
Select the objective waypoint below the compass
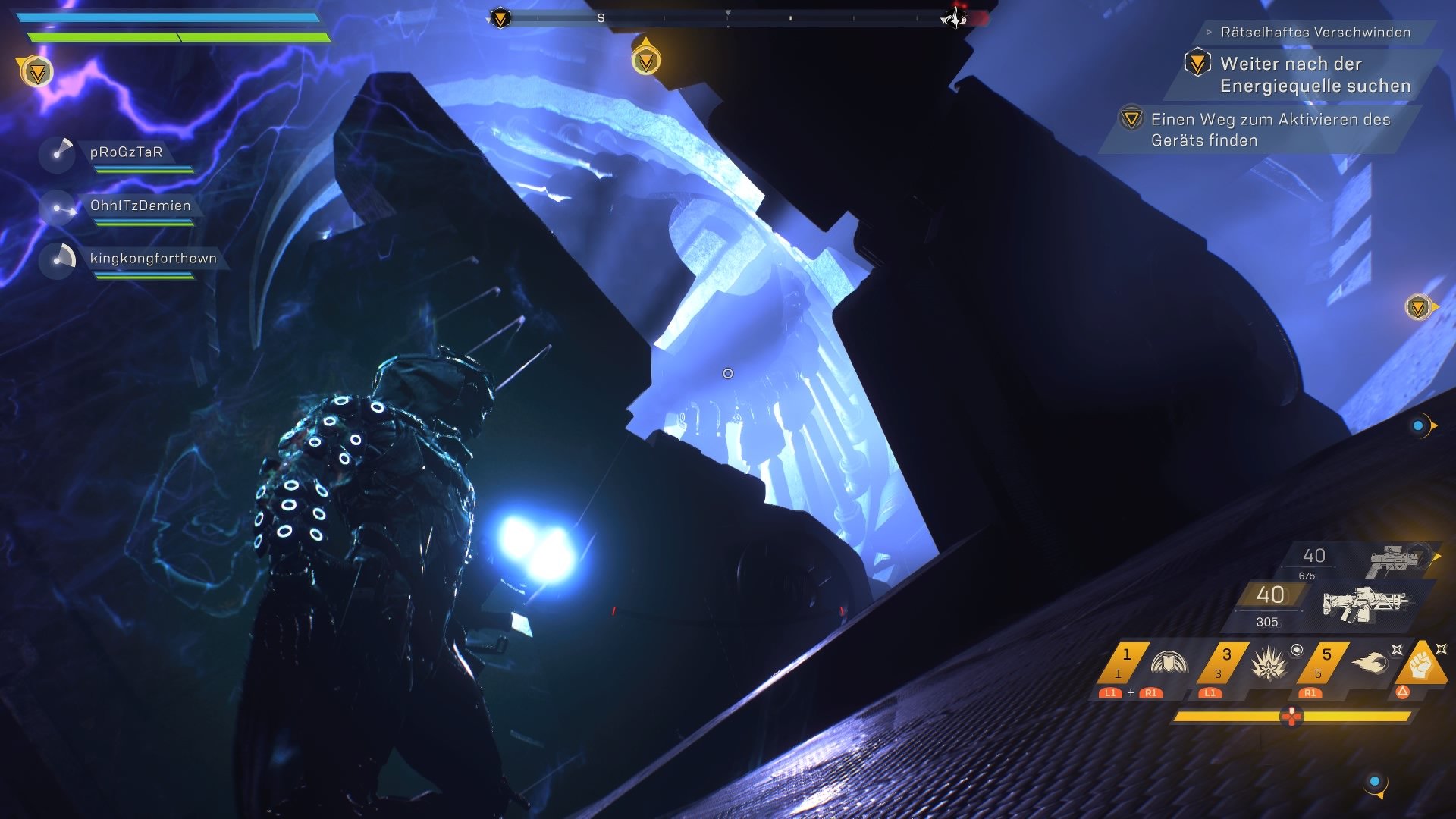[646, 60]
